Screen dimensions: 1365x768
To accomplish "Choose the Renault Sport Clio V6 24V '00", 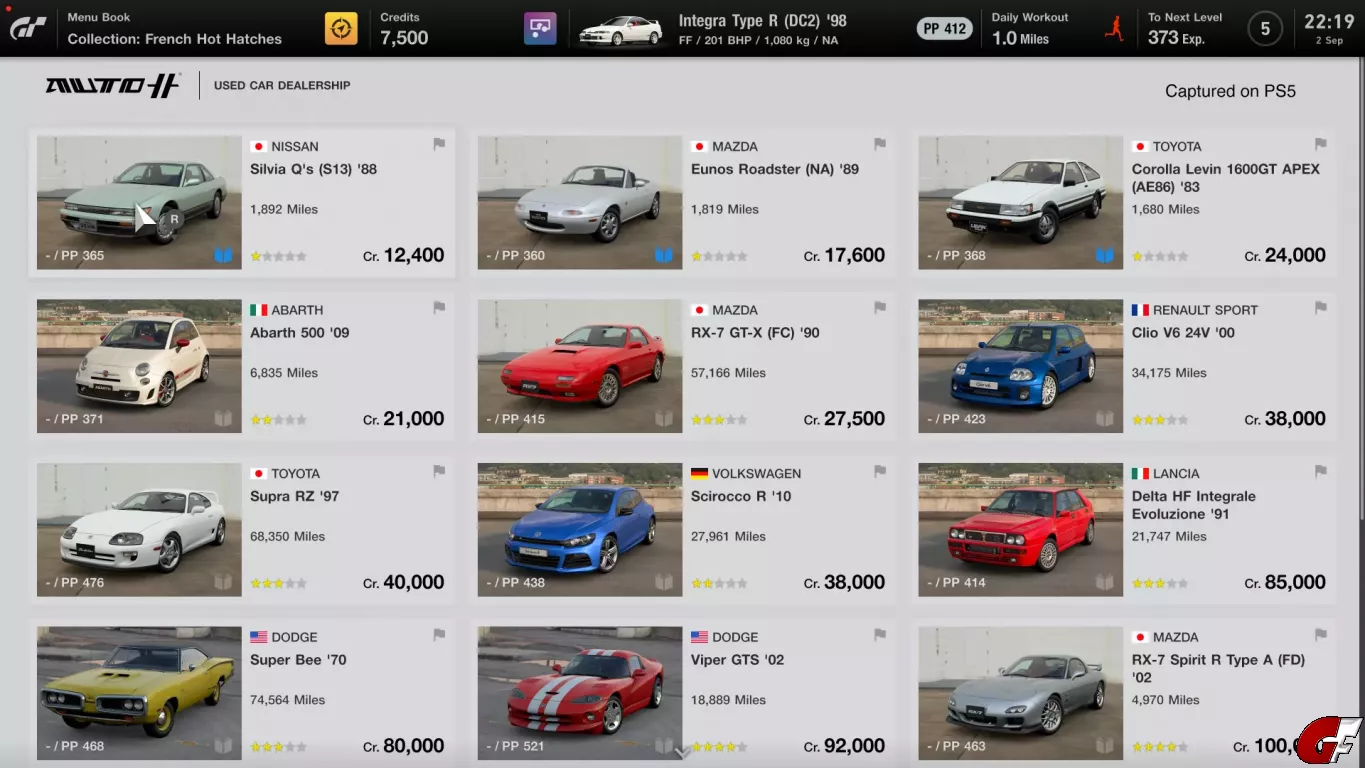I will click(1123, 366).
